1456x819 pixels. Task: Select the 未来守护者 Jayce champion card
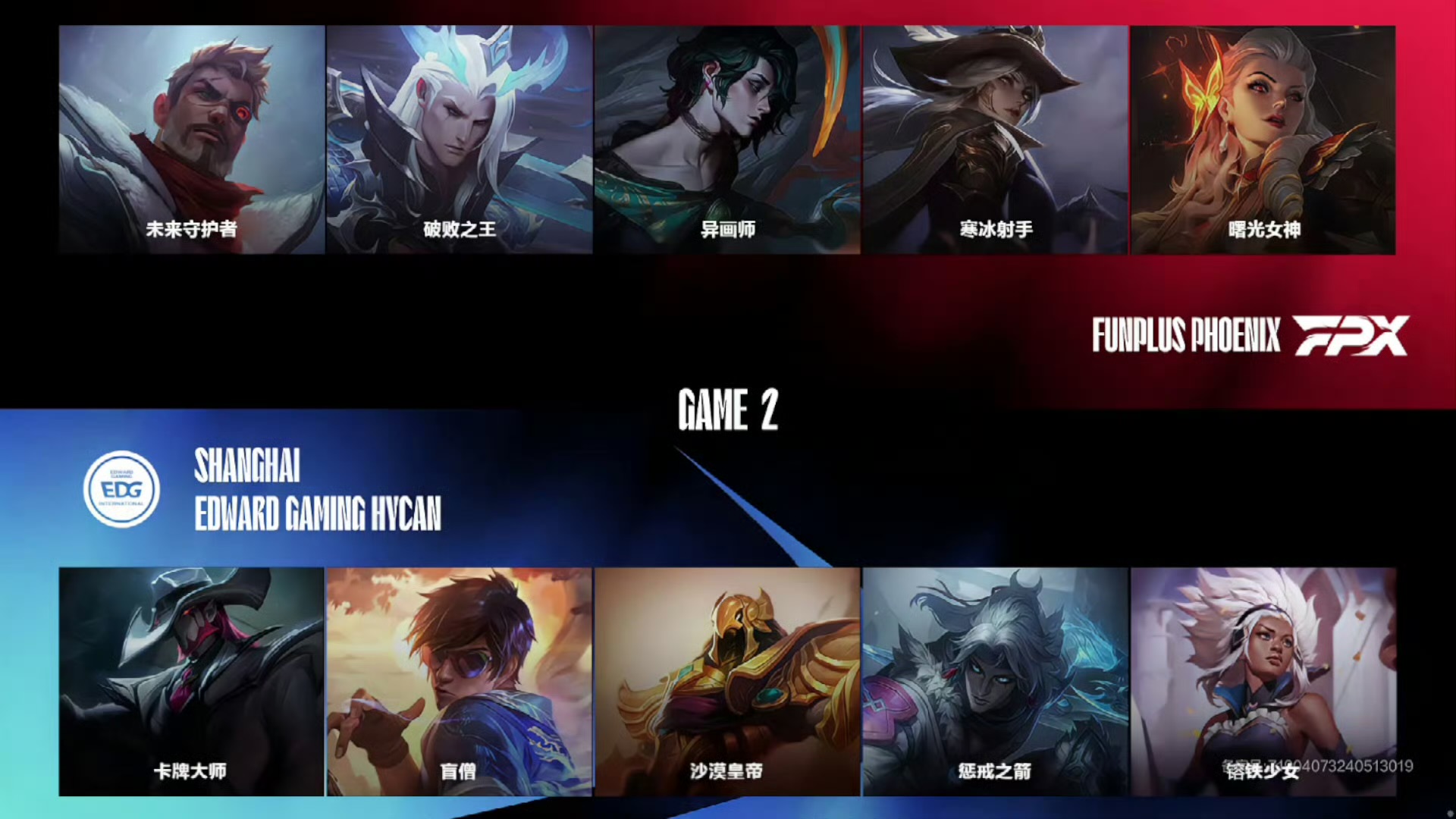tap(191, 140)
